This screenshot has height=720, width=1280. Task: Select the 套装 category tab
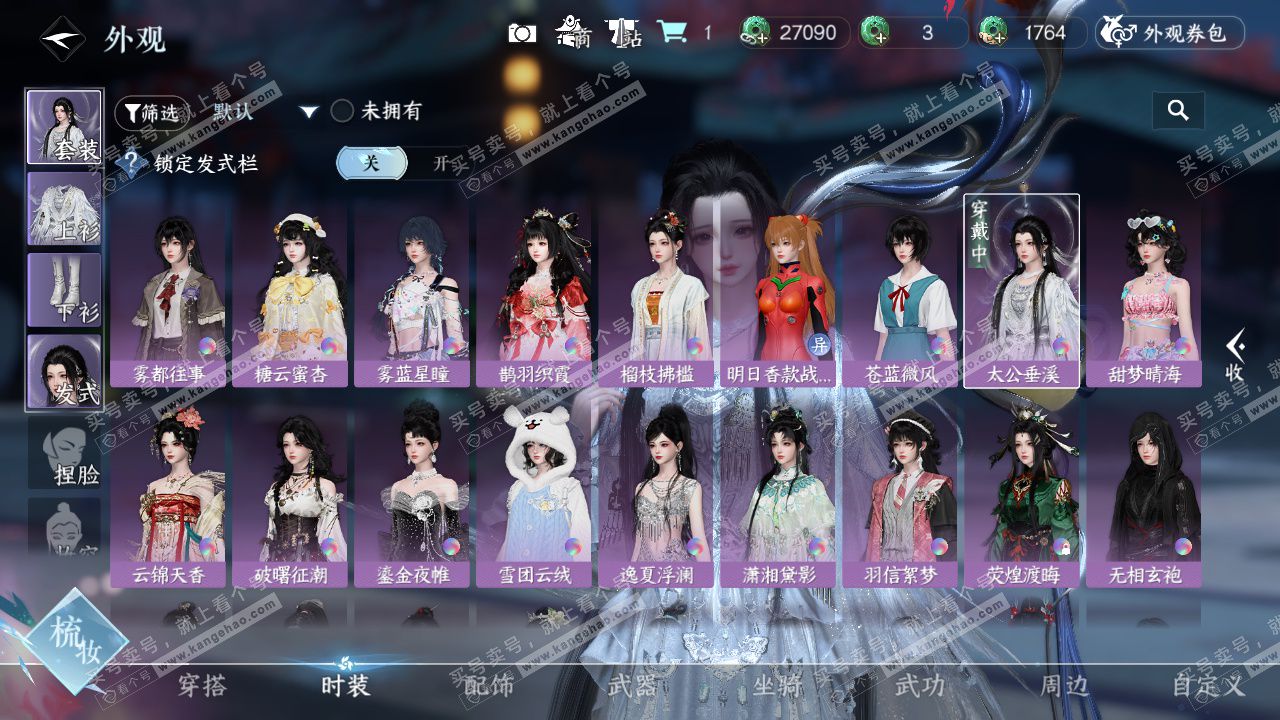[64, 127]
